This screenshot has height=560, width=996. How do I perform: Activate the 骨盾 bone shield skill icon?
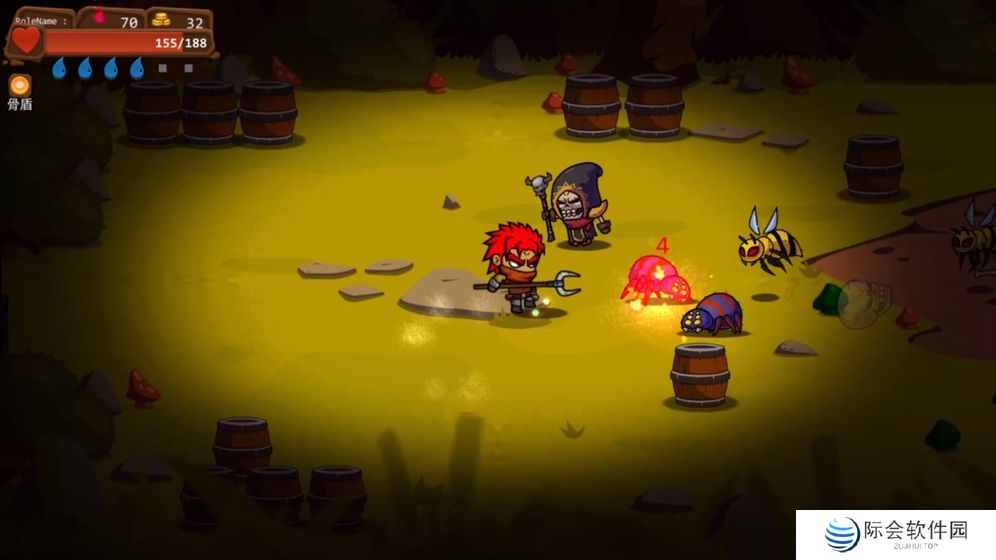tap(19, 85)
